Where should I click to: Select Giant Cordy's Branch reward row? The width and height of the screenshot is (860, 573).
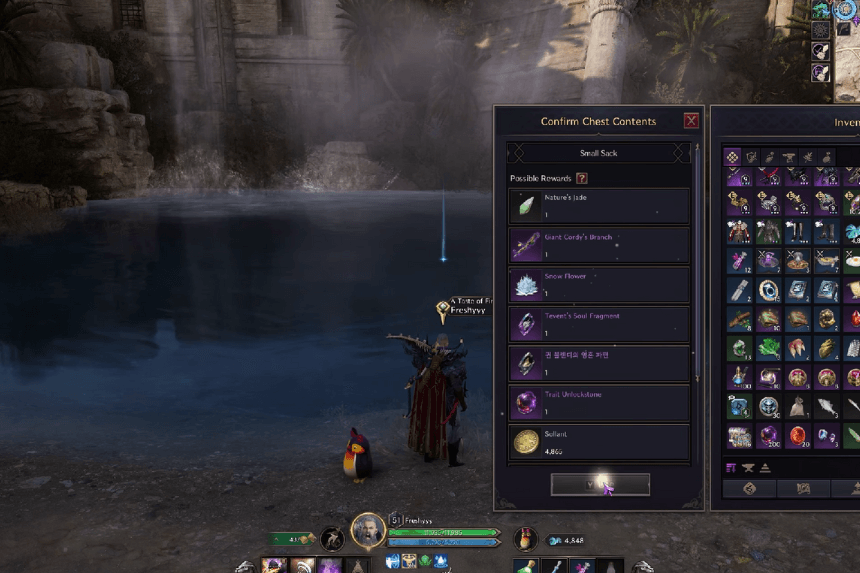(599, 245)
